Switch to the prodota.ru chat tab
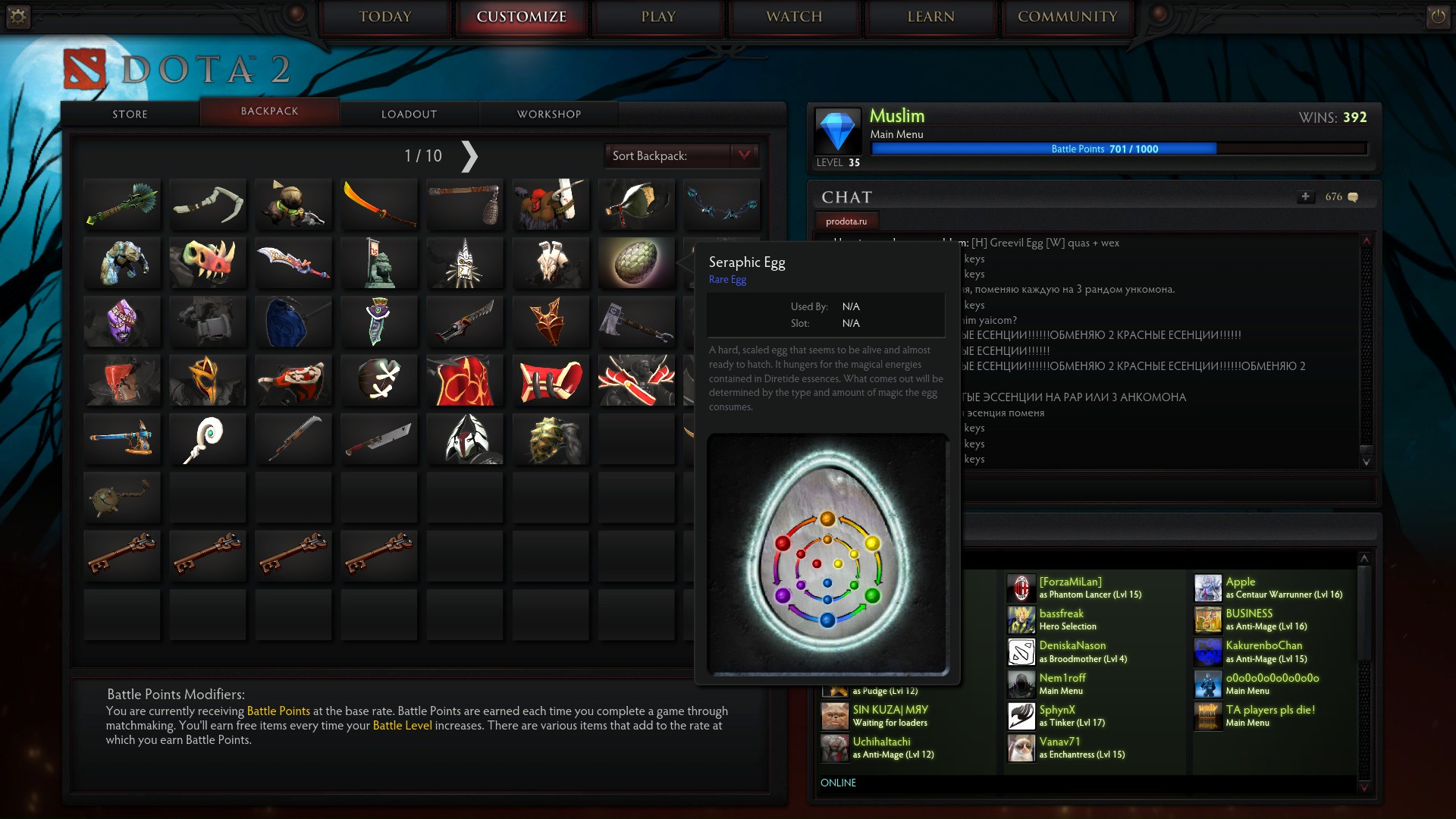Viewport: 1456px width, 819px height. point(846,221)
